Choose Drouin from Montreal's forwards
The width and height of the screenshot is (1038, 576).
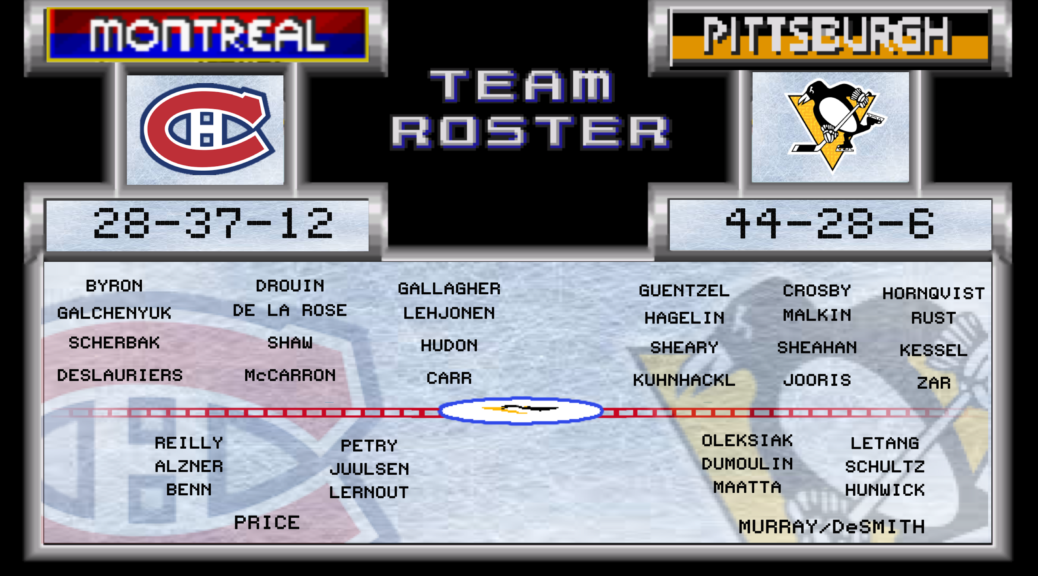pos(290,286)
